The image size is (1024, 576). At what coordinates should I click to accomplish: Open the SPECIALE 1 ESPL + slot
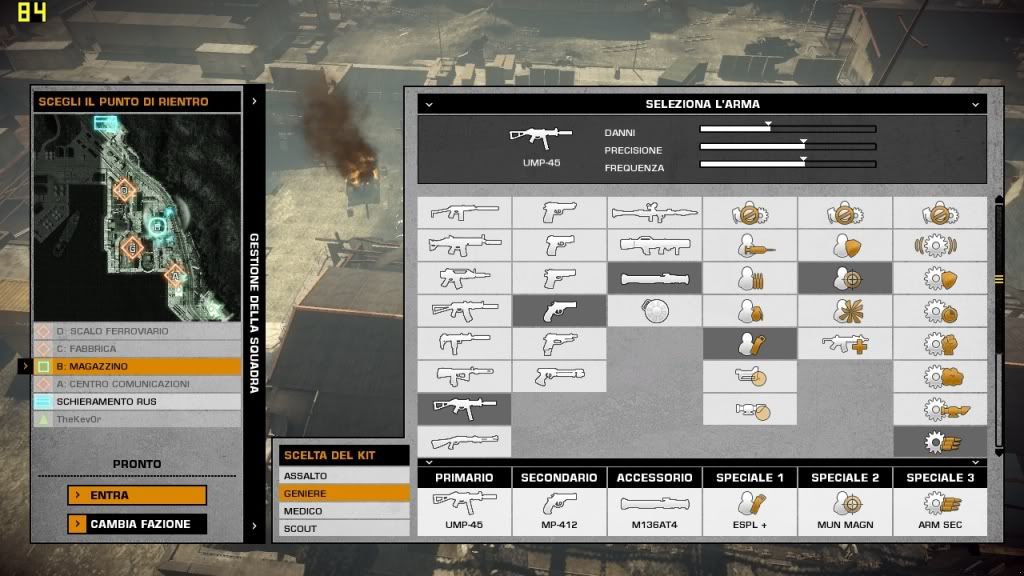coord(749,508)
